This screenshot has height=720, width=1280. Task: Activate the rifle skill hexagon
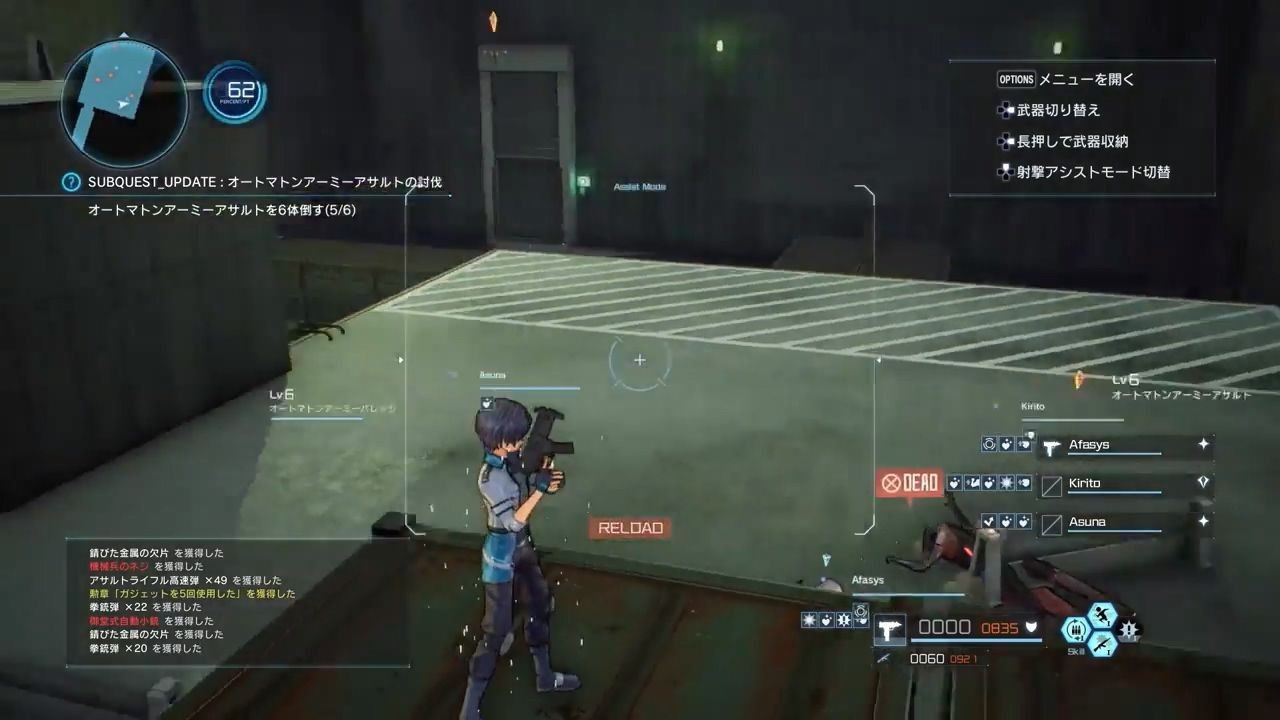point(1102,645)
